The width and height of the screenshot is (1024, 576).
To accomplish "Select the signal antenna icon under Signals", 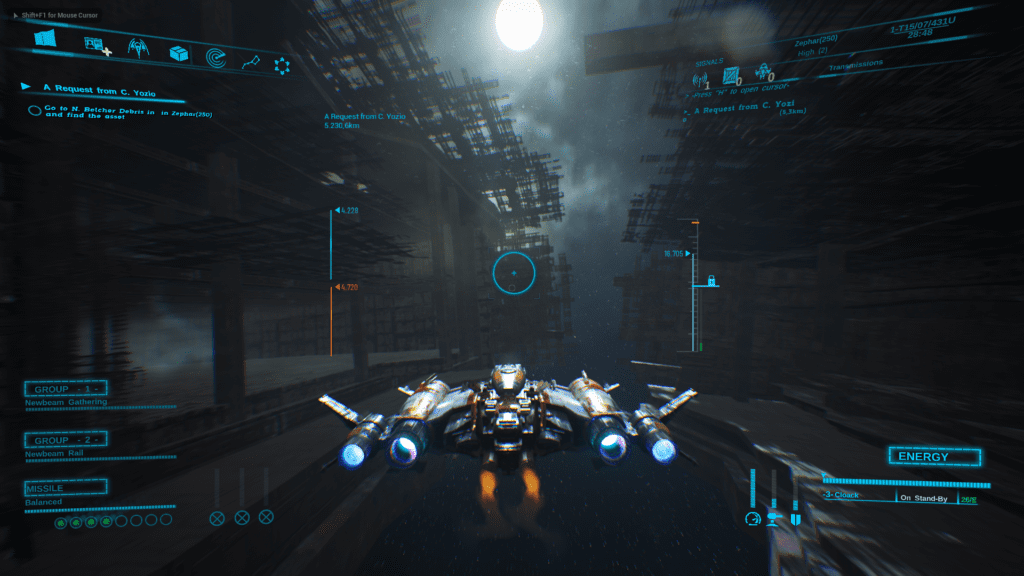I will (701, 79).
